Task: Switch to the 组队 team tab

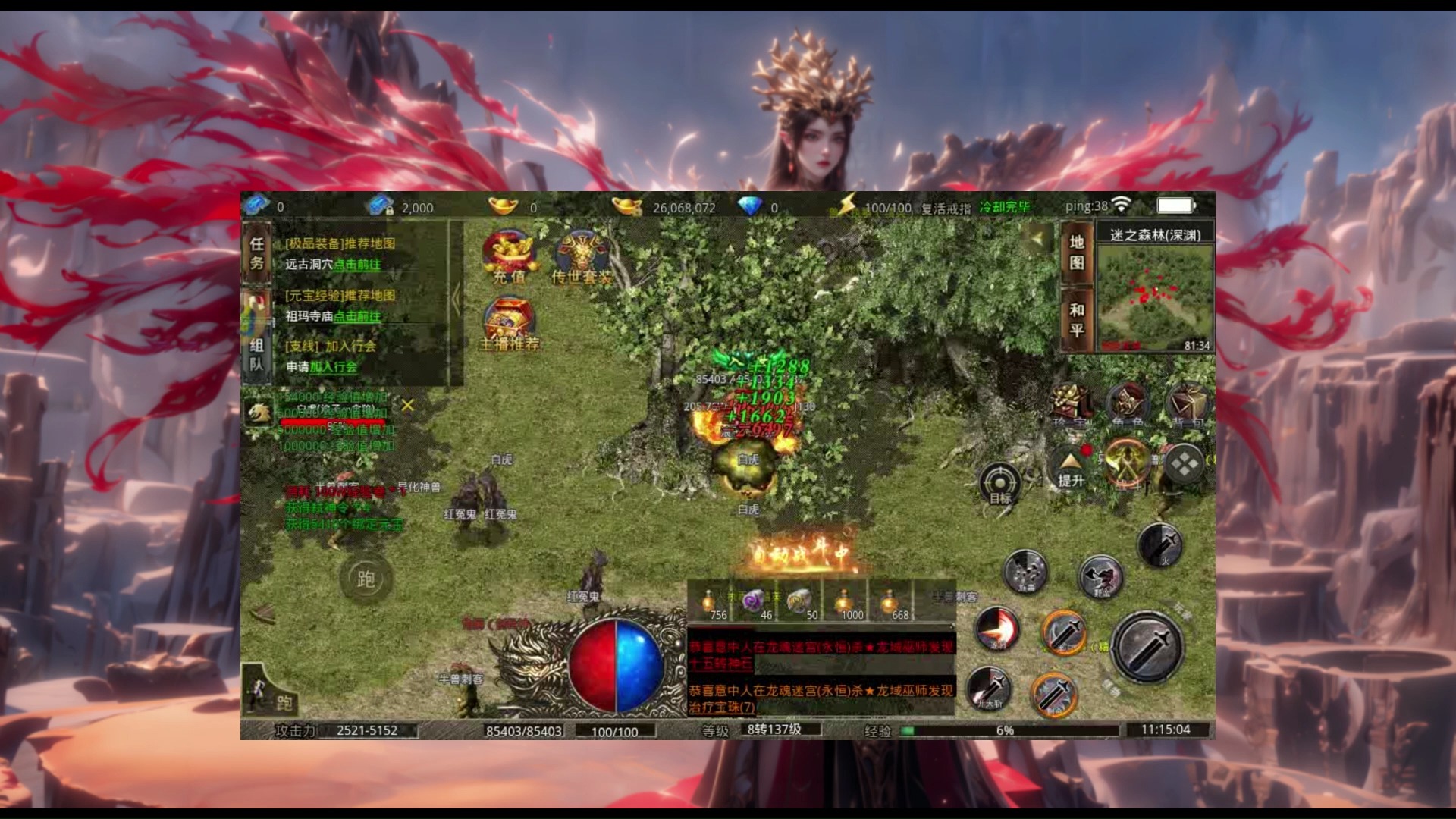Action: (257, 355)
